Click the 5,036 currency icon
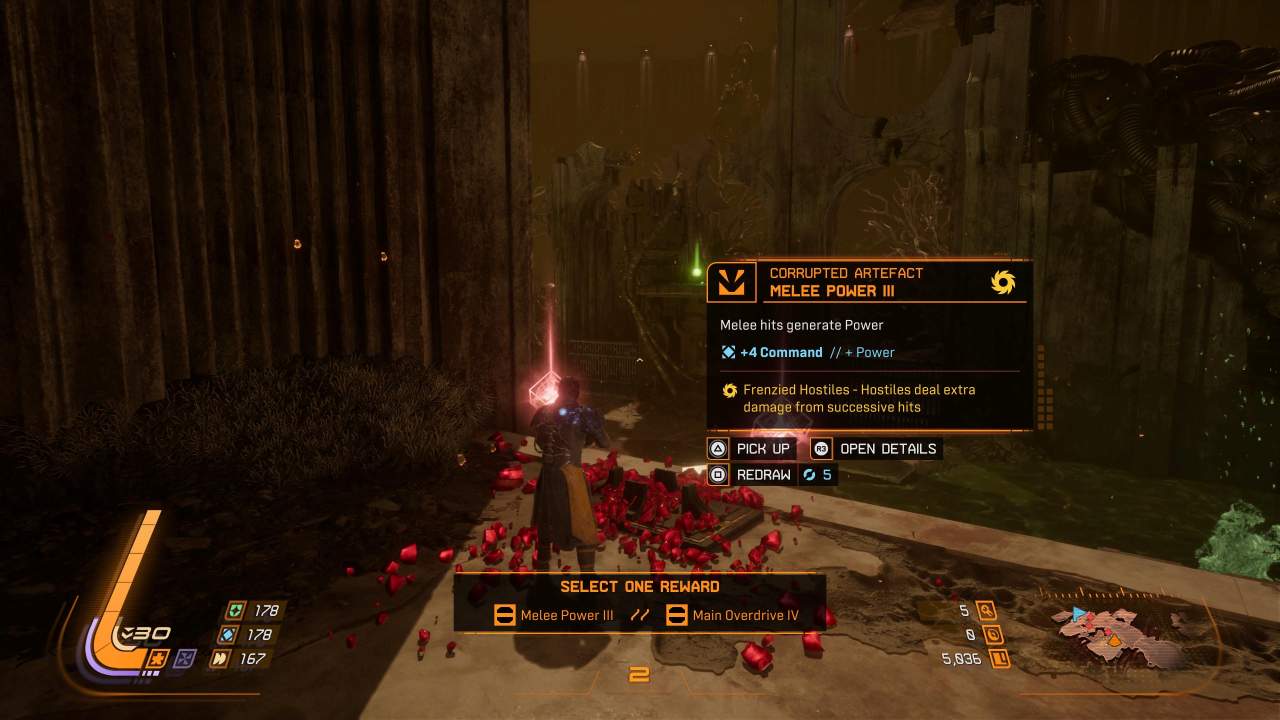Image resolution: width=1280 pixels, height=720 pixels. coord(999,658)
